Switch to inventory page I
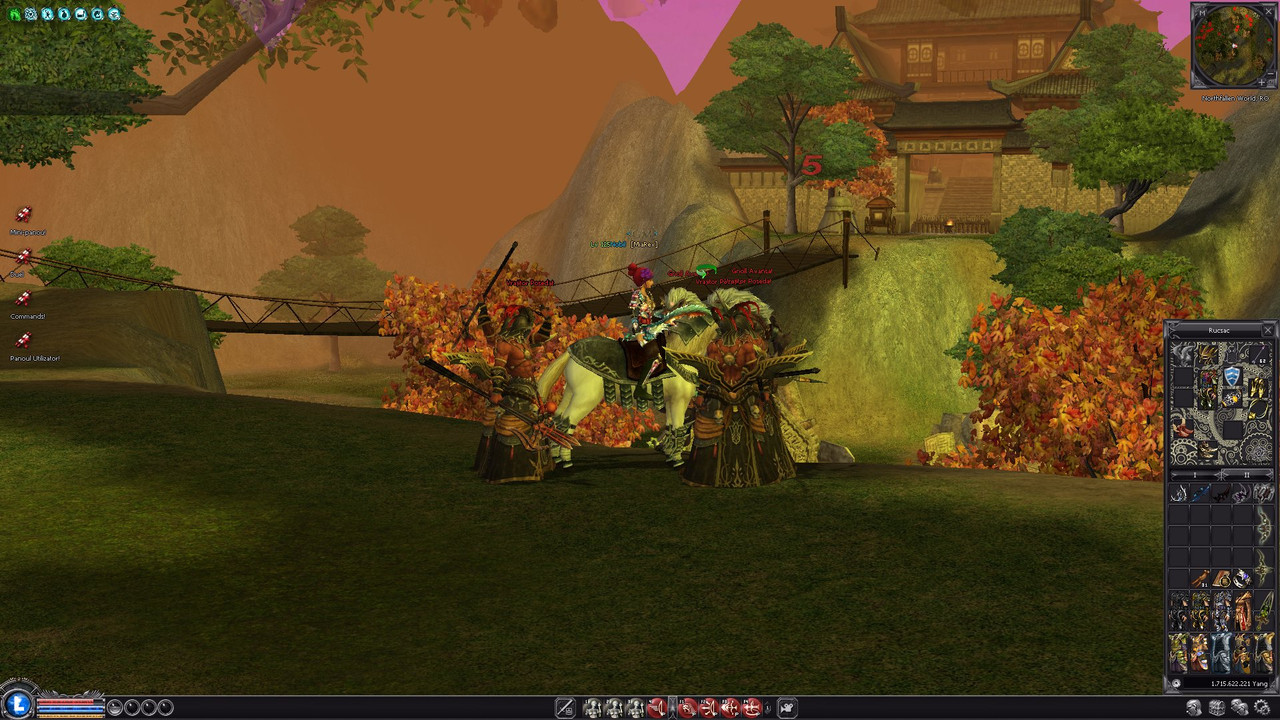The width and height of the screenshot is (1280, 720). (1196, 475)
